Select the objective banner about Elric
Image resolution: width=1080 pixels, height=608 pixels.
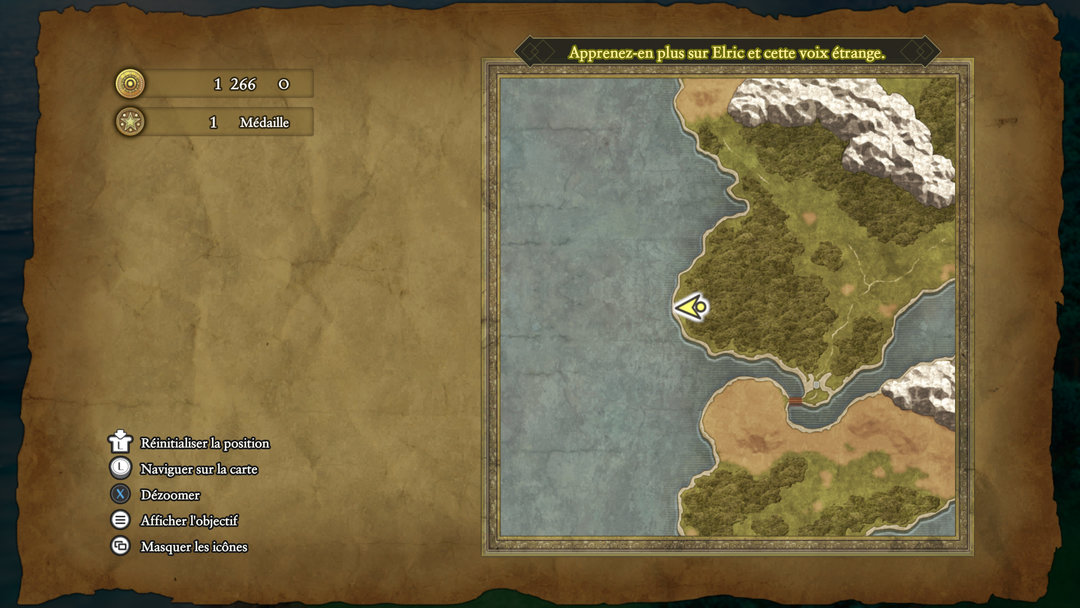pos(727,52)
